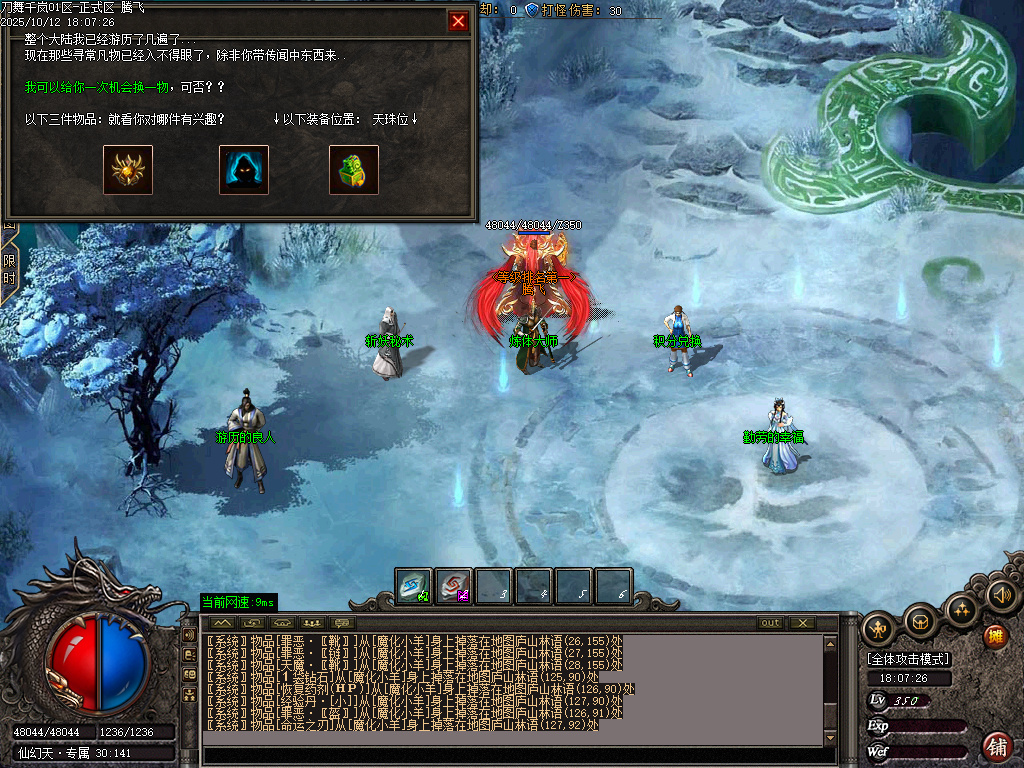
Task: Select the blue hooded figure item
Action: click(x=244, y=170)
